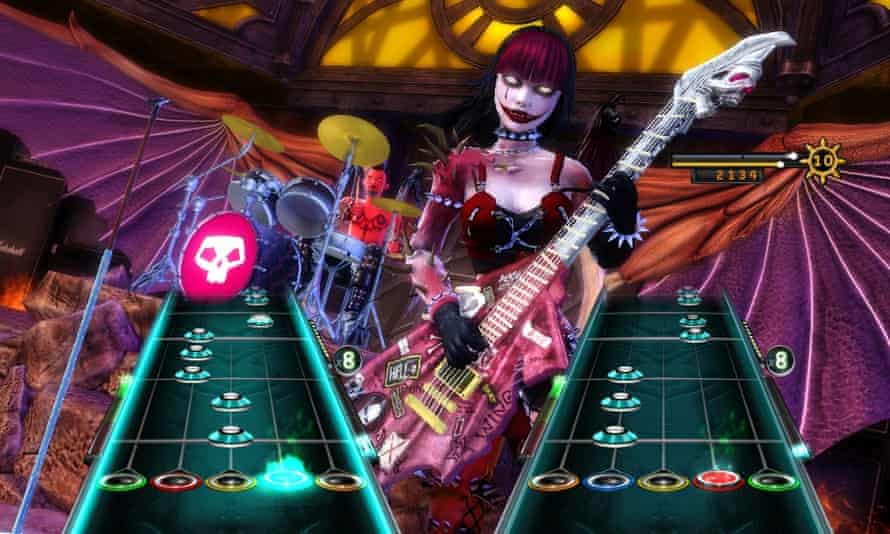
Task: Tap the green fret target on right highway
Action: [773, 481]
